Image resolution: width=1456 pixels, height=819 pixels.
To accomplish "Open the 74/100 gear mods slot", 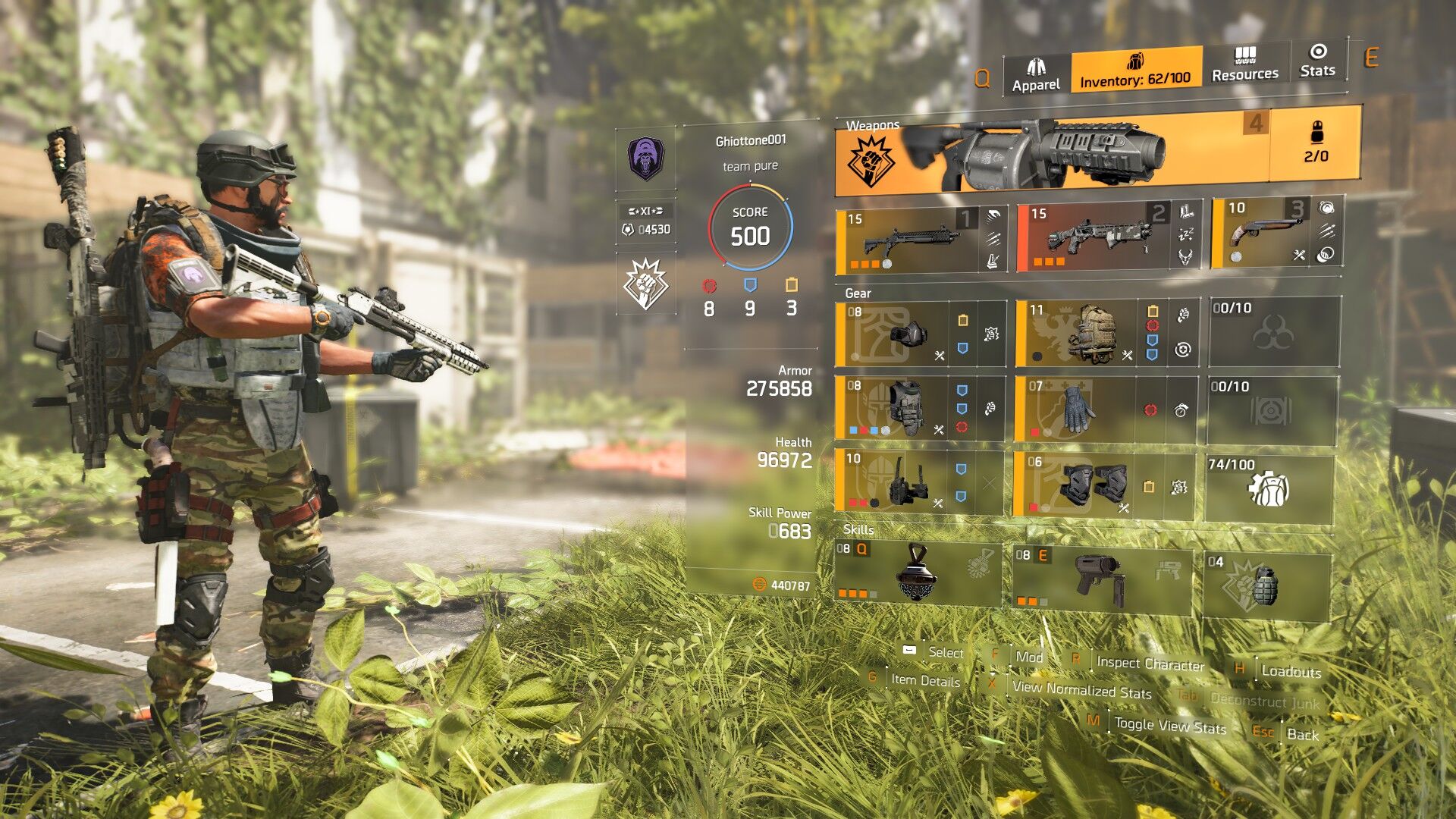I will click(1269, 488).
